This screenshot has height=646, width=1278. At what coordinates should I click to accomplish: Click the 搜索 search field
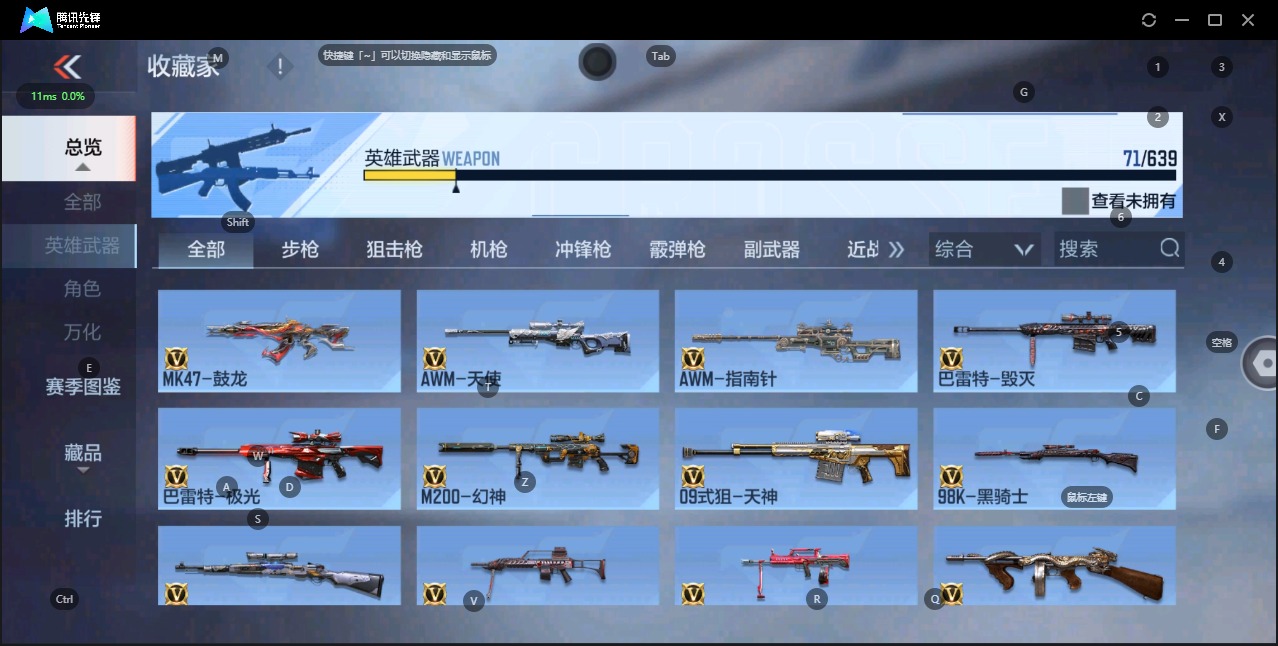pos(1105,249)
